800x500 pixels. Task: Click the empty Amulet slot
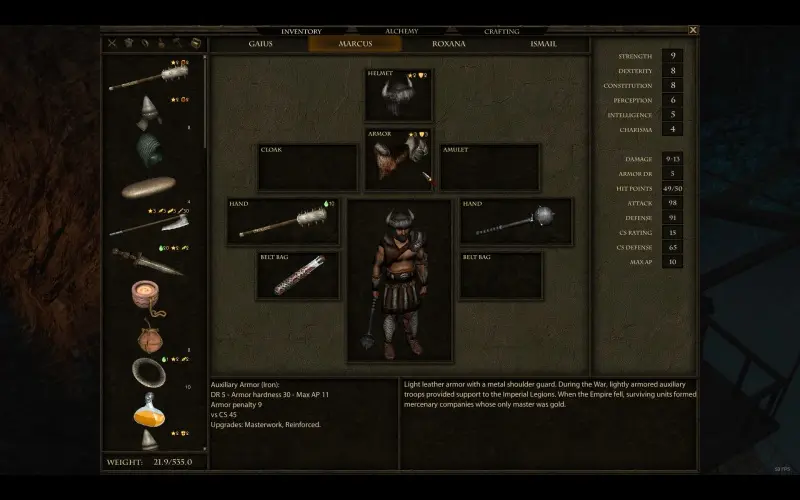coord(490,167)
